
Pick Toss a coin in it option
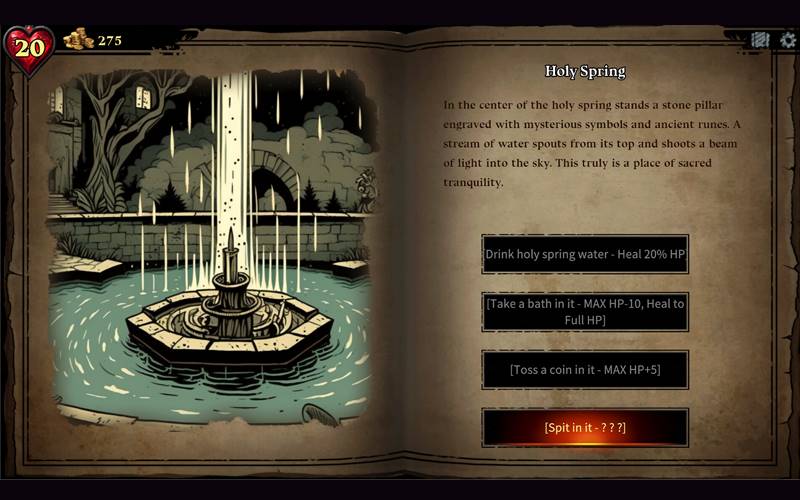tap(585, 369)
